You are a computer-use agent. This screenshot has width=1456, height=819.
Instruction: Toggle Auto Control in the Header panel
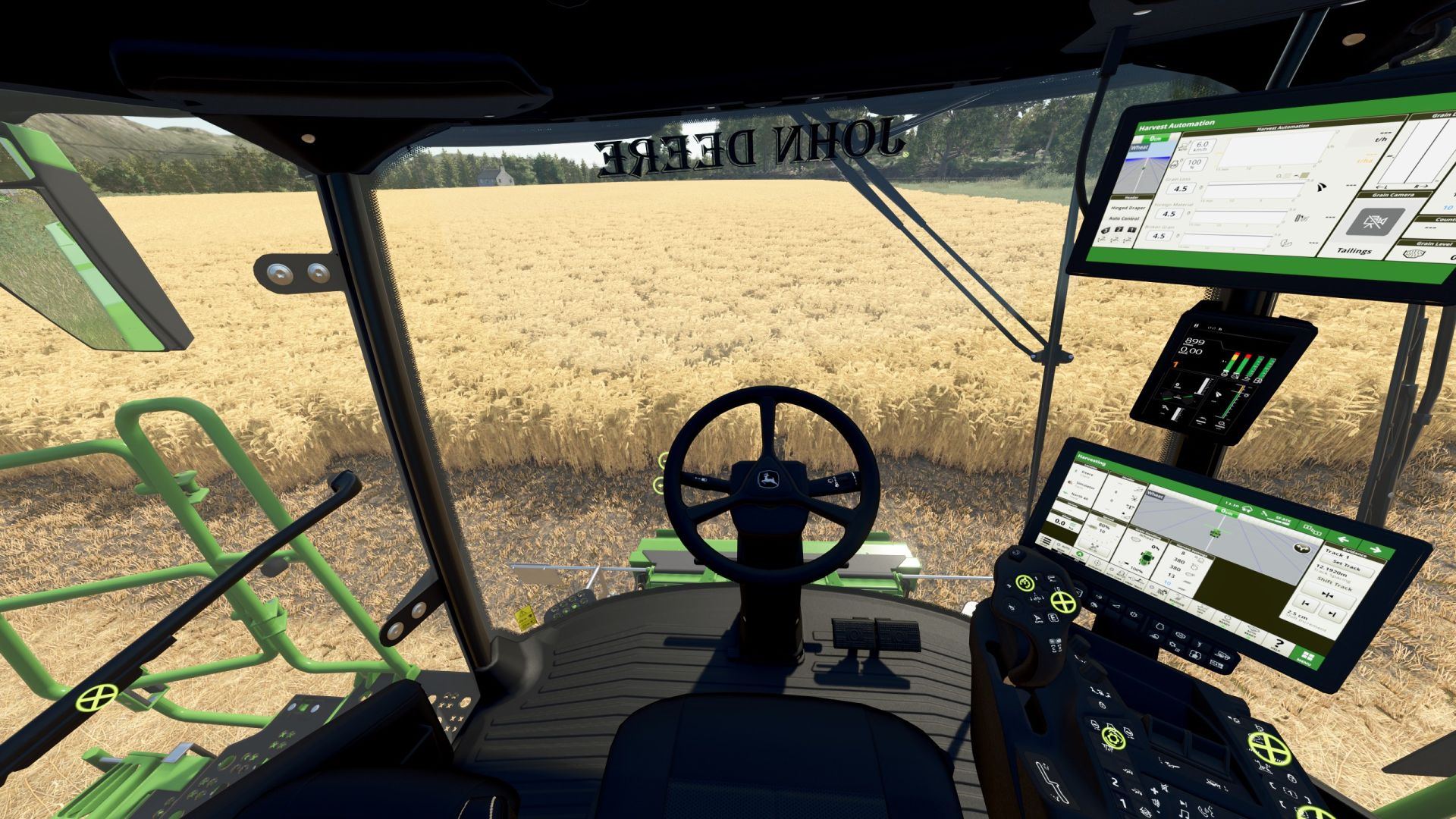[1123, 218]
